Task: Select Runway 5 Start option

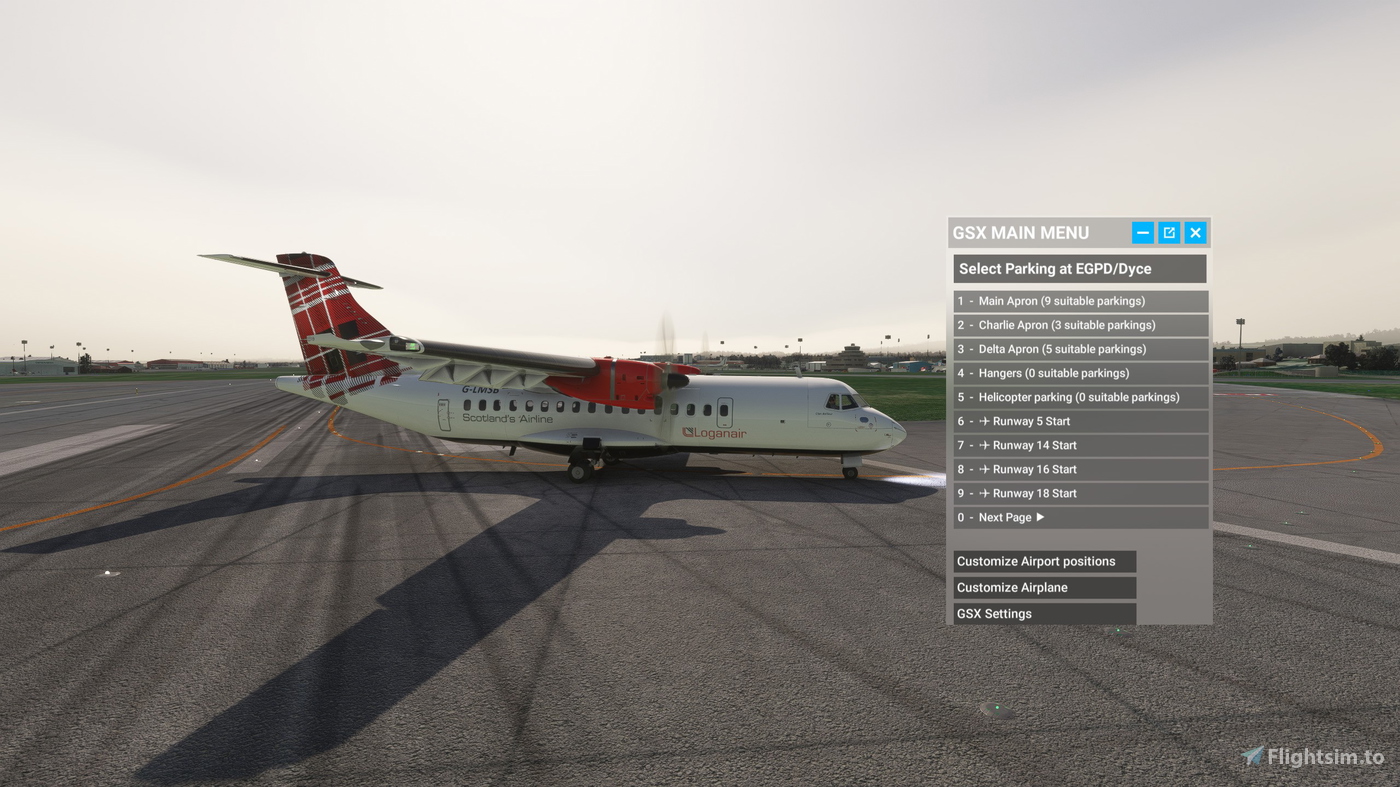Action: tap(1030, 420)
